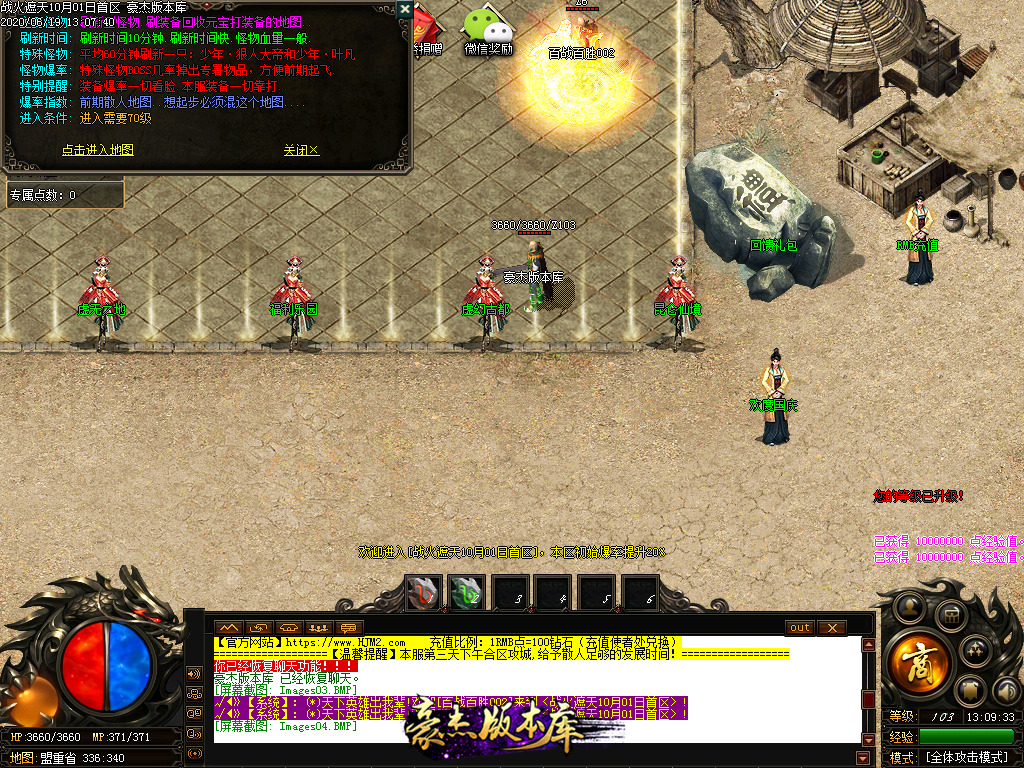Select the red skill in hotbar slot 1
Viewport: 1024px width, 768px height.
tap(422, 593)
